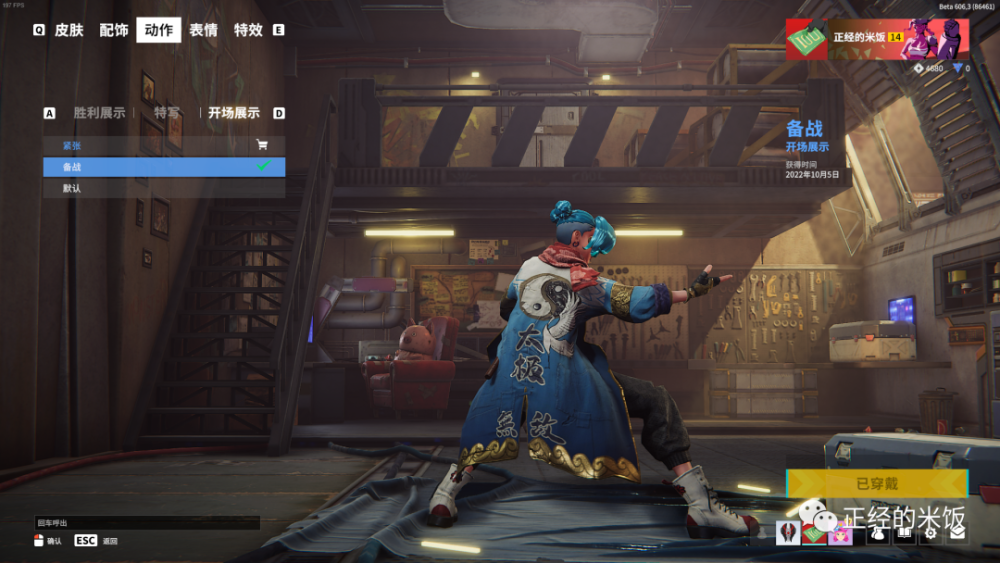Select the equipped 备战 animation row

[150, 167]
